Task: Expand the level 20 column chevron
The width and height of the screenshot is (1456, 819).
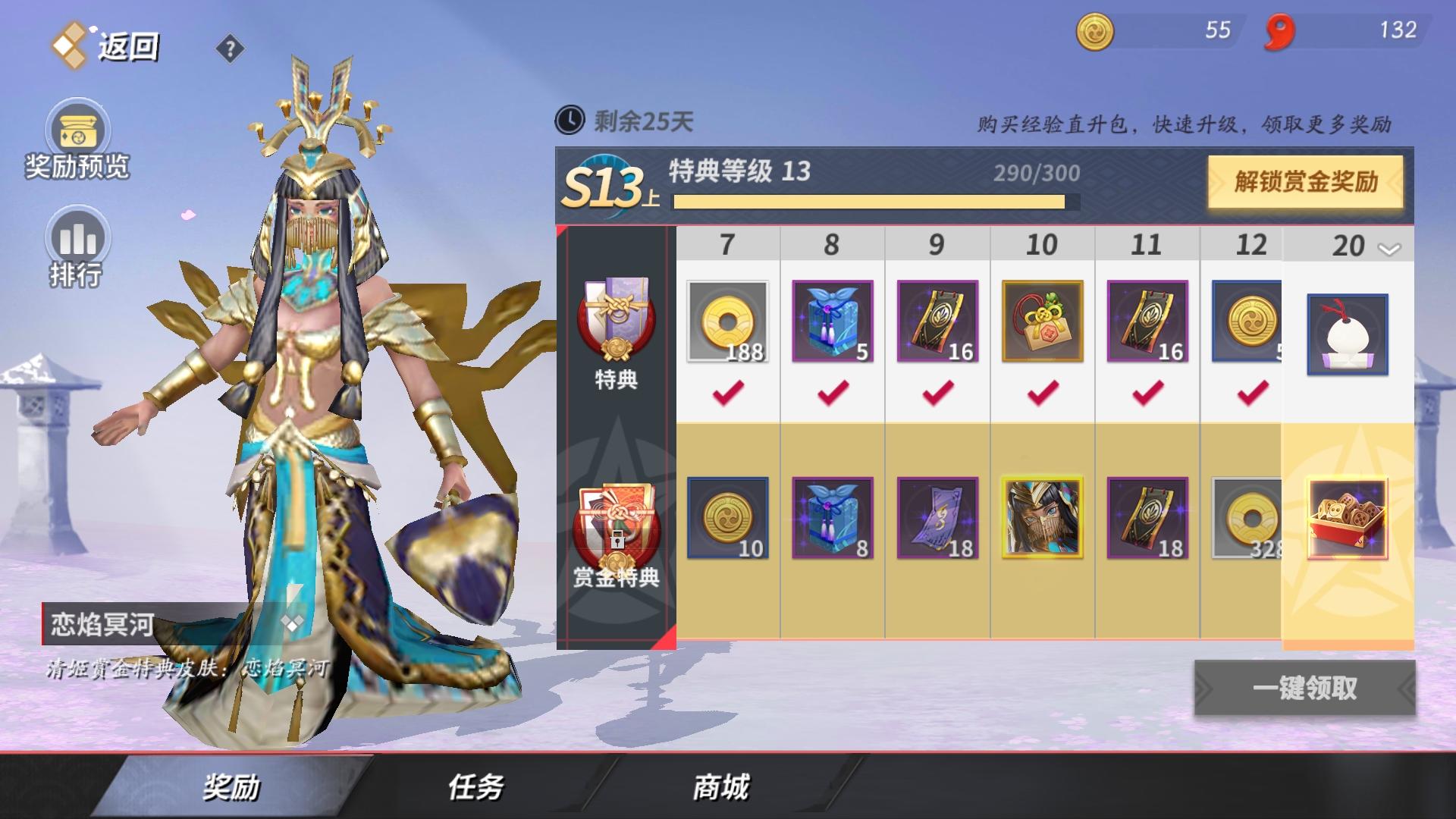Action: coord(1391,247)
